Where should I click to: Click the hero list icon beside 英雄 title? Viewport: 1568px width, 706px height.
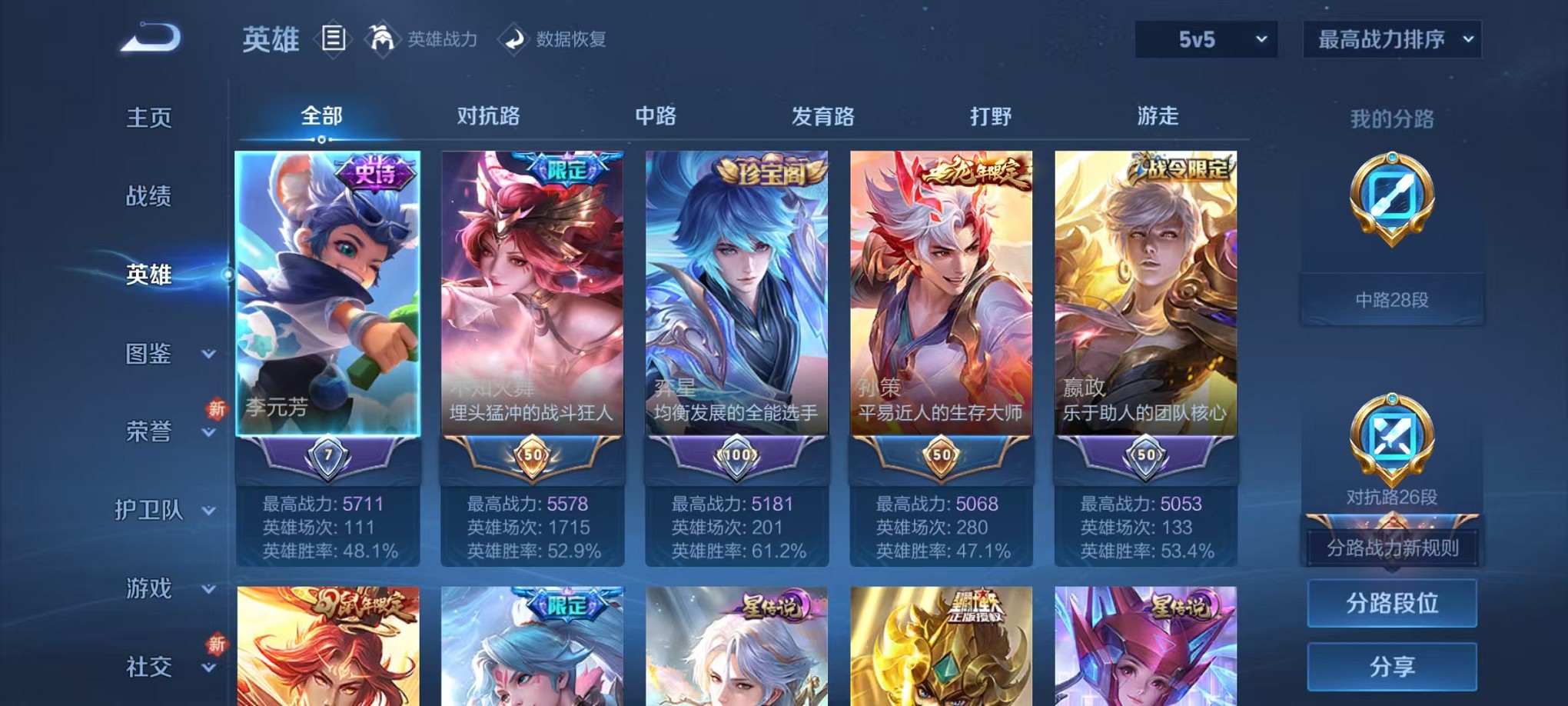click(x=334, y=40)
